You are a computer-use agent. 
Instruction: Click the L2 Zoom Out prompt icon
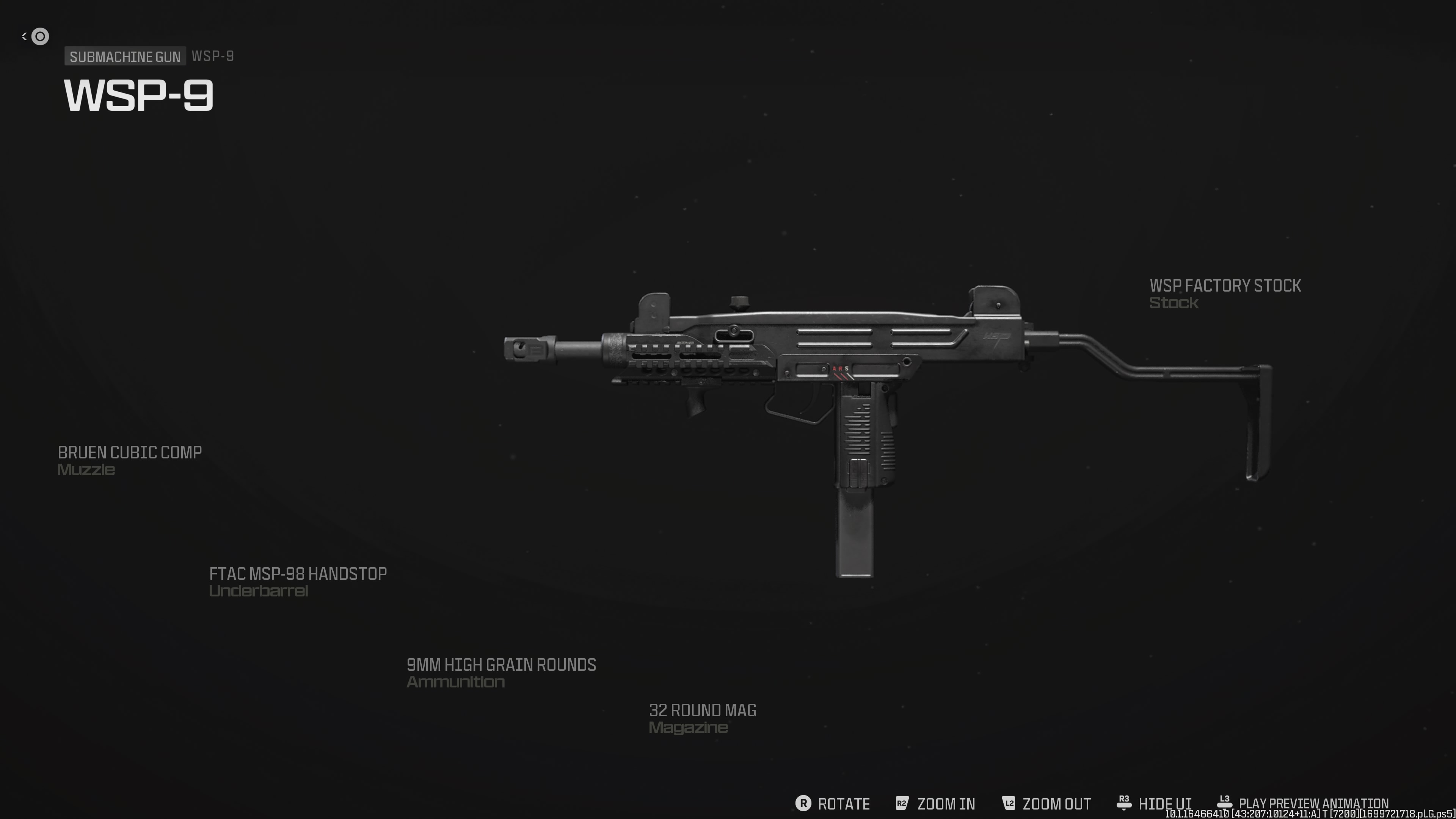coord(1008,803)
